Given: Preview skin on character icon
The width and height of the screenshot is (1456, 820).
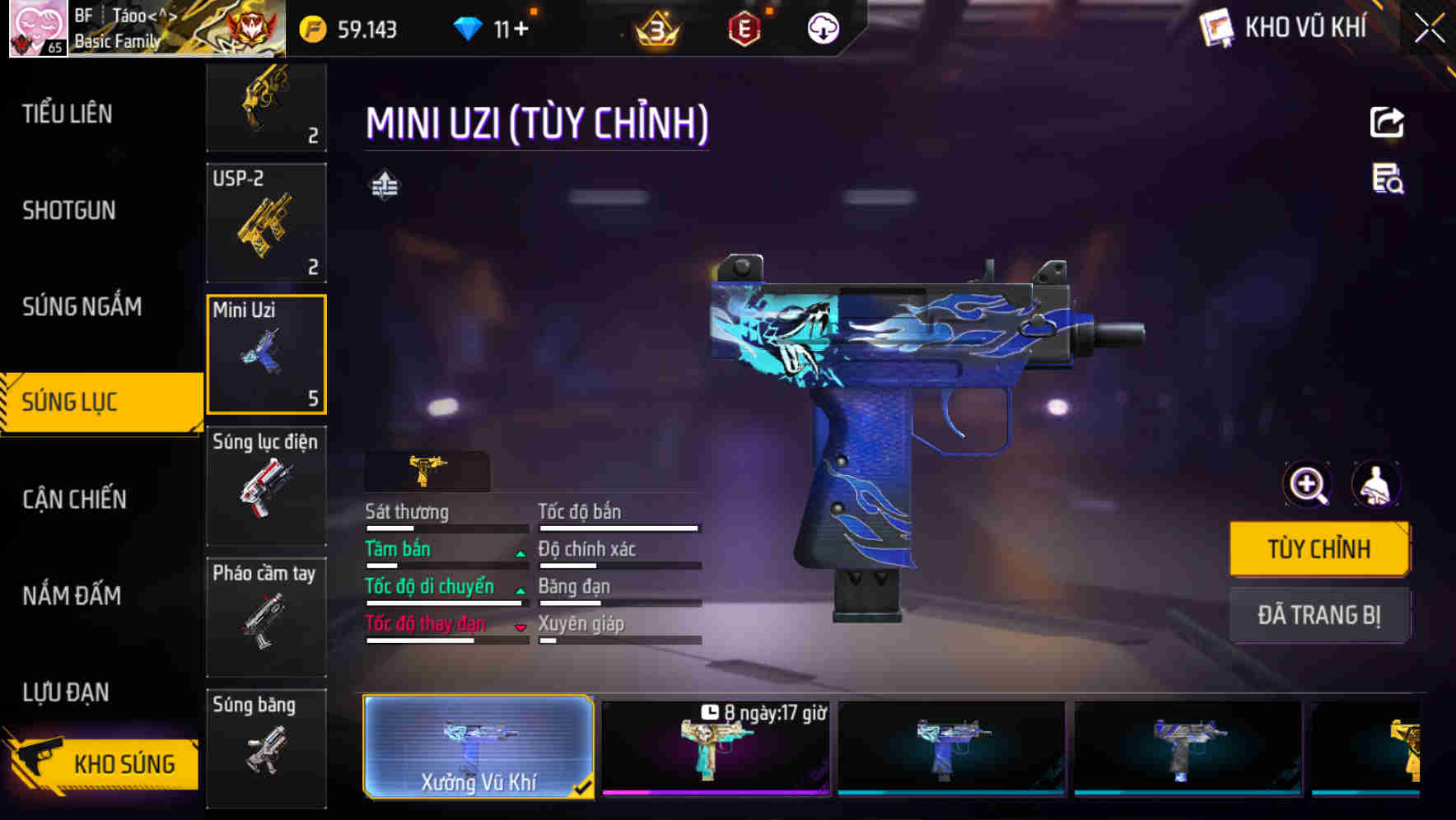Looking at the screenshot, I should tap(1375, 484).
